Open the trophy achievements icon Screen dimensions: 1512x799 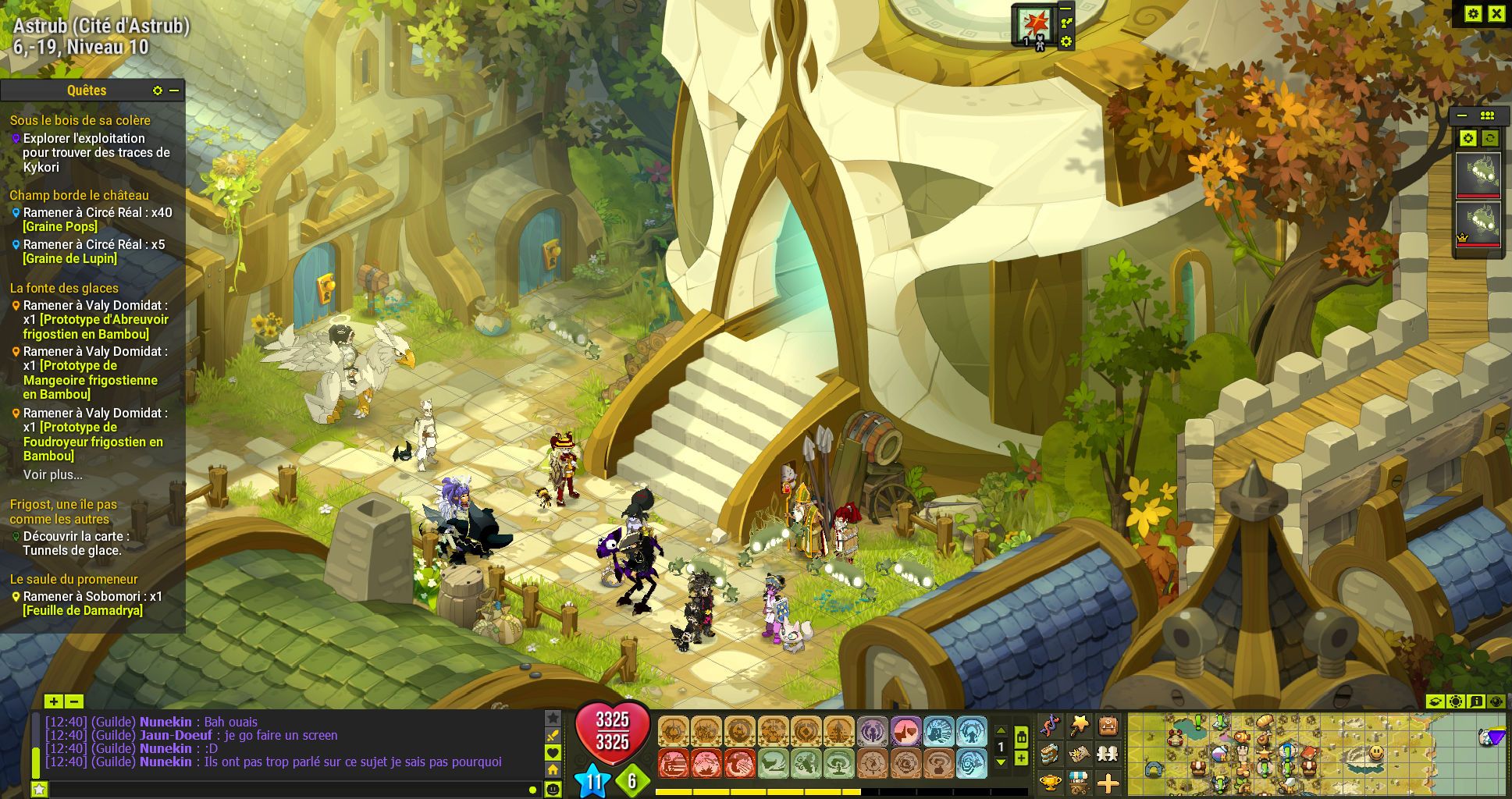pyautogui.click(x=1050, y=782)
